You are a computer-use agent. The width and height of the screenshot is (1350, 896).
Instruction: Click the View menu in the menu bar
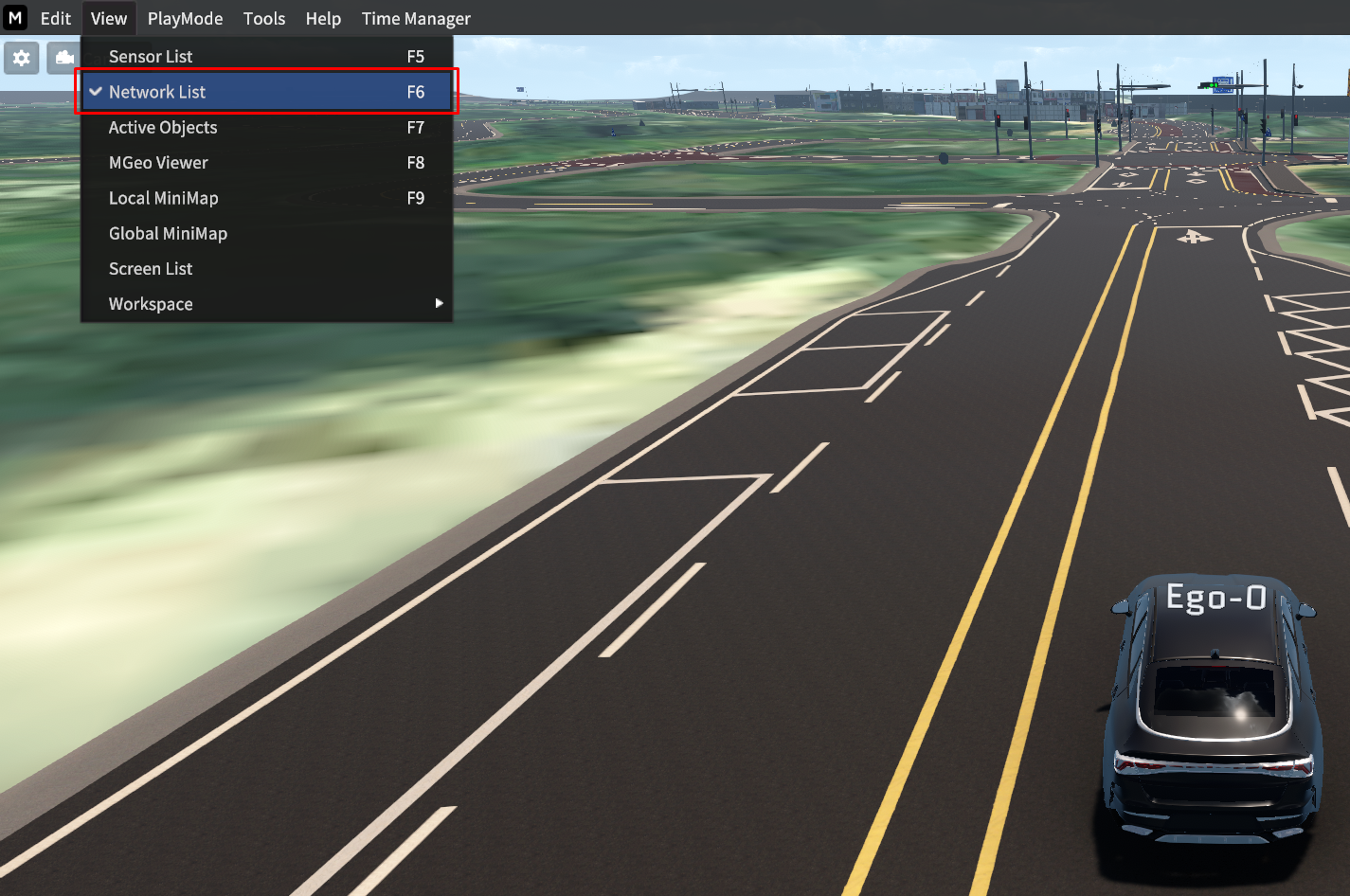coord(109,18)
